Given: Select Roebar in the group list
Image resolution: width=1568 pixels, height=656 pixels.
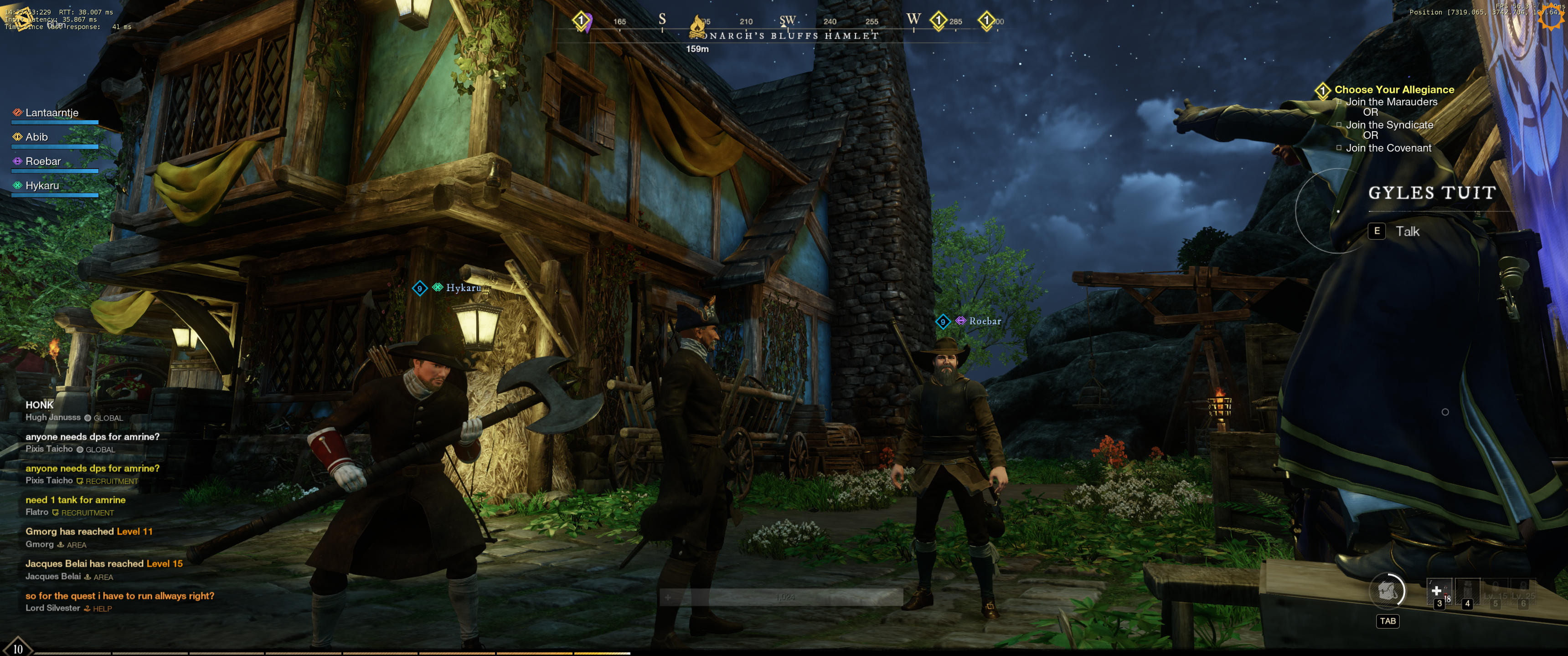Looking at the screenshot, I should point(42,161).
